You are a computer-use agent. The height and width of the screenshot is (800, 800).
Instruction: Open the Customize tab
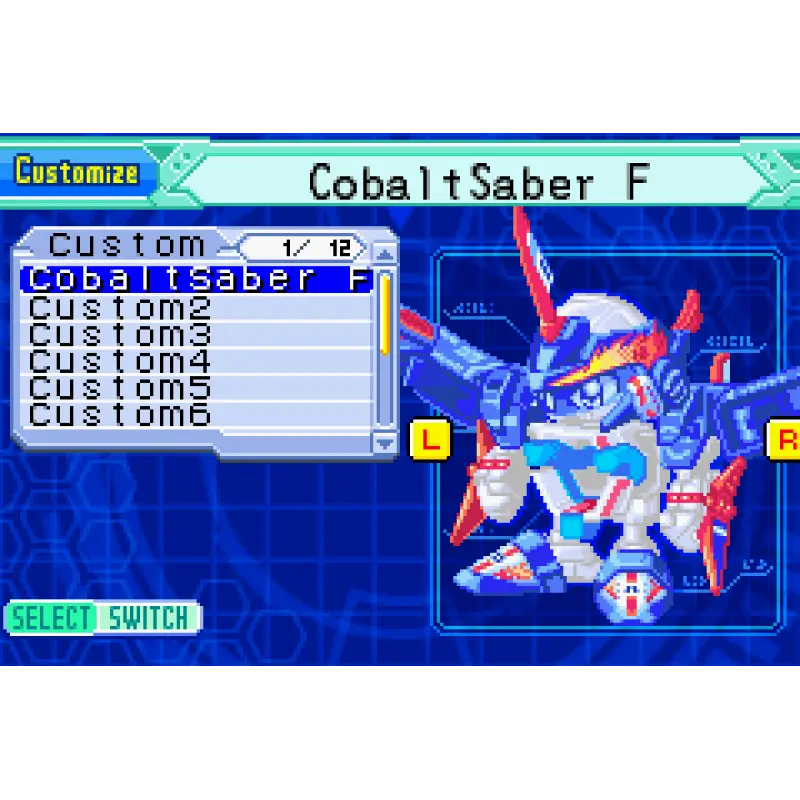(x=78, y=172)
